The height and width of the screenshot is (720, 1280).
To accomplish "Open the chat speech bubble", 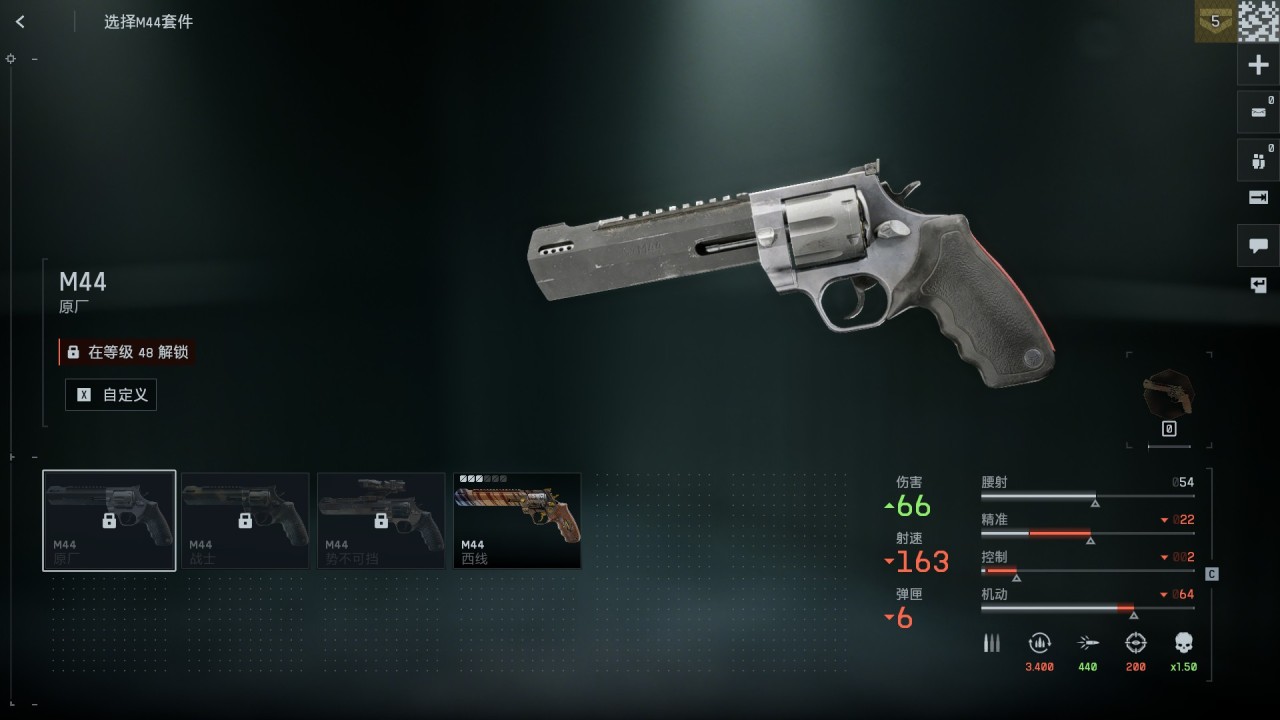I will click(1259, 245).
